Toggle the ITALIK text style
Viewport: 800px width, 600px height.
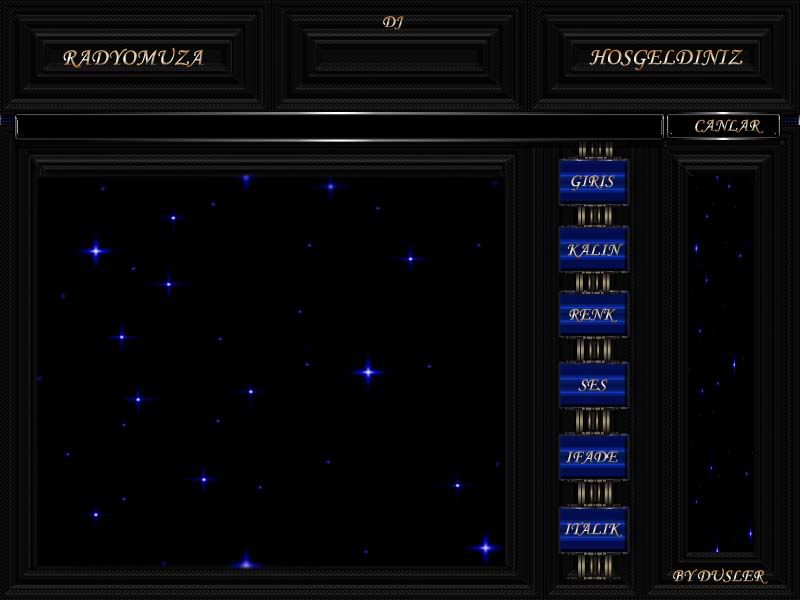(593, 529)
